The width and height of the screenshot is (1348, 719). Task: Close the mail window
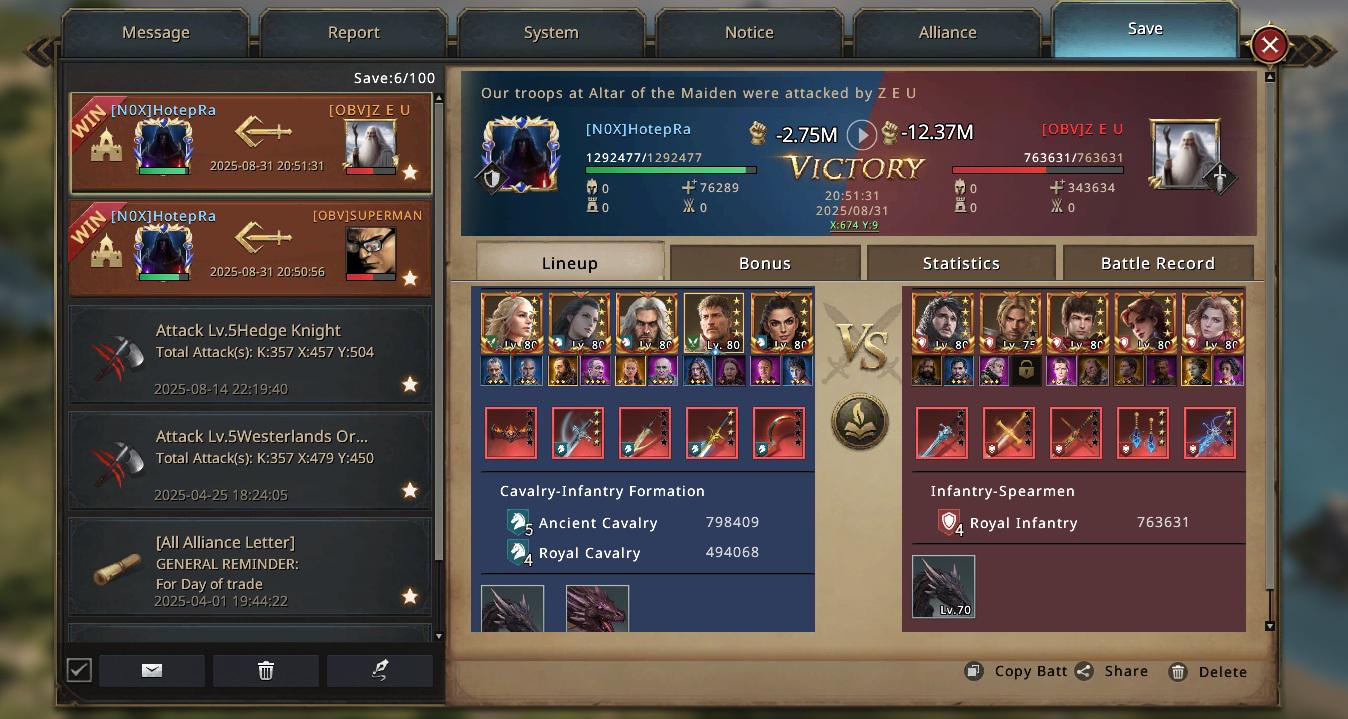tap(1269, 45)
